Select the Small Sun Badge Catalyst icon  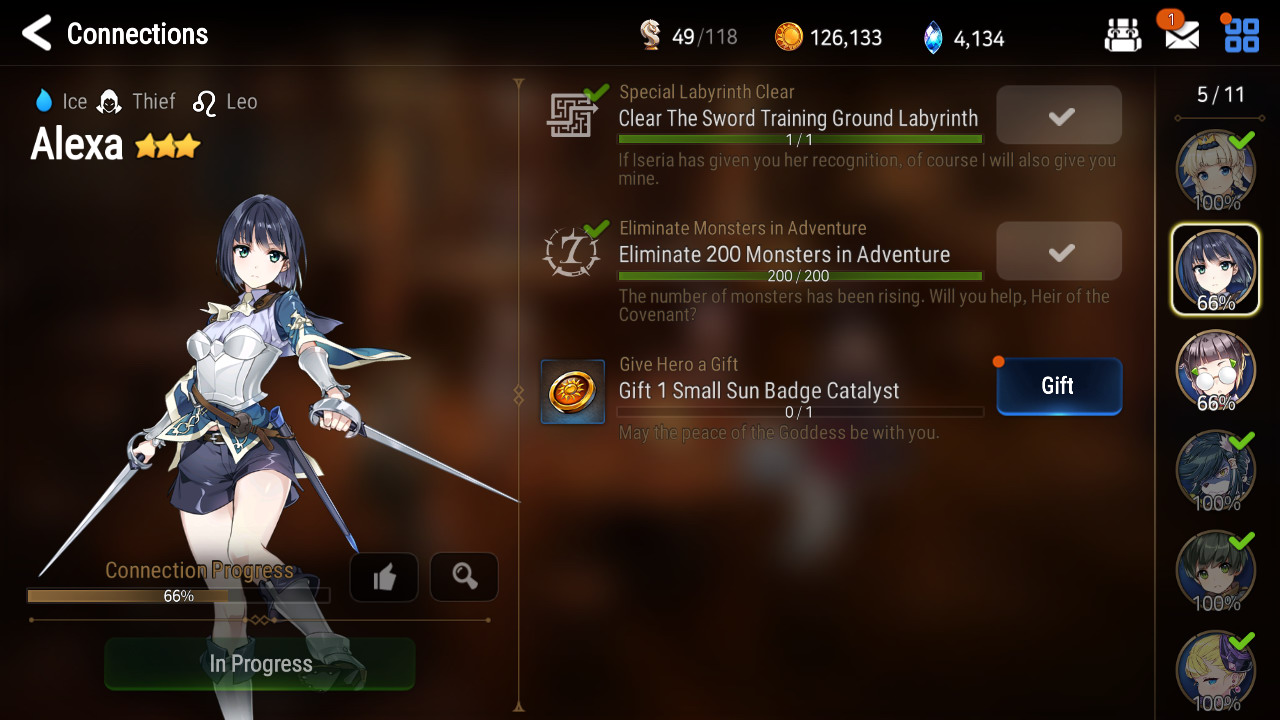coord(573,391)
